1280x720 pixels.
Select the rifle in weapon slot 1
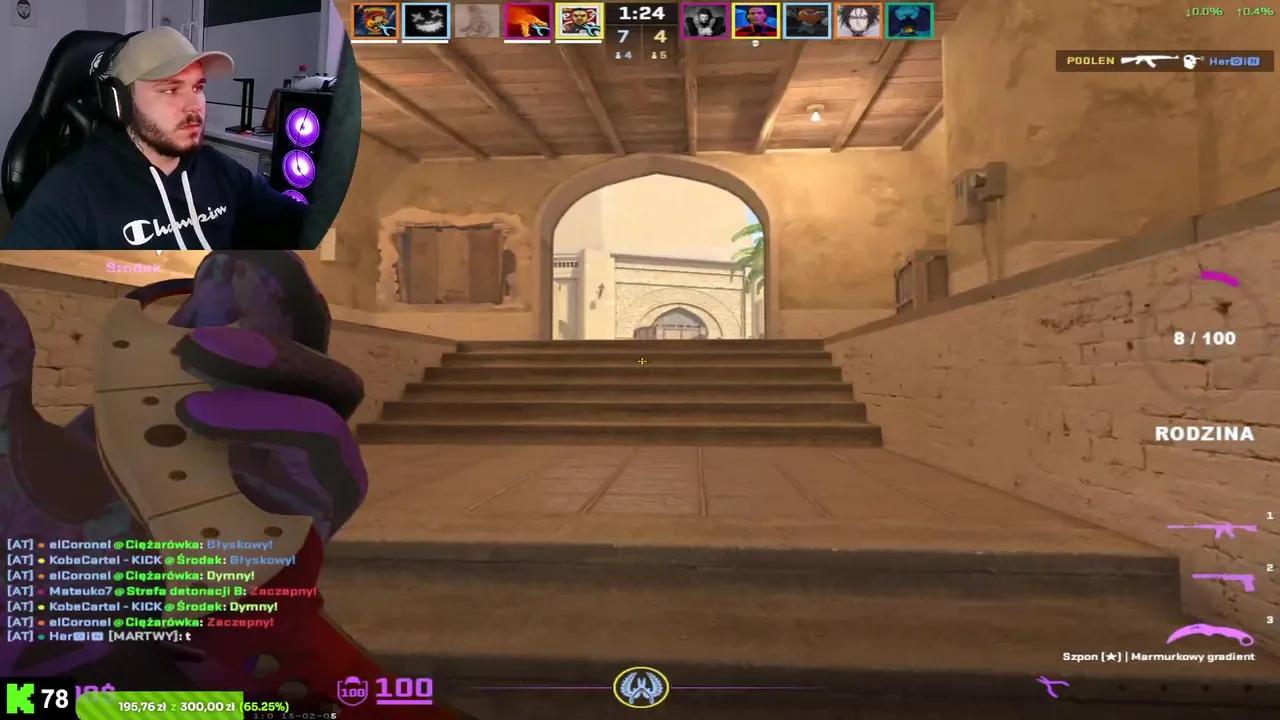coord(1215,530)
